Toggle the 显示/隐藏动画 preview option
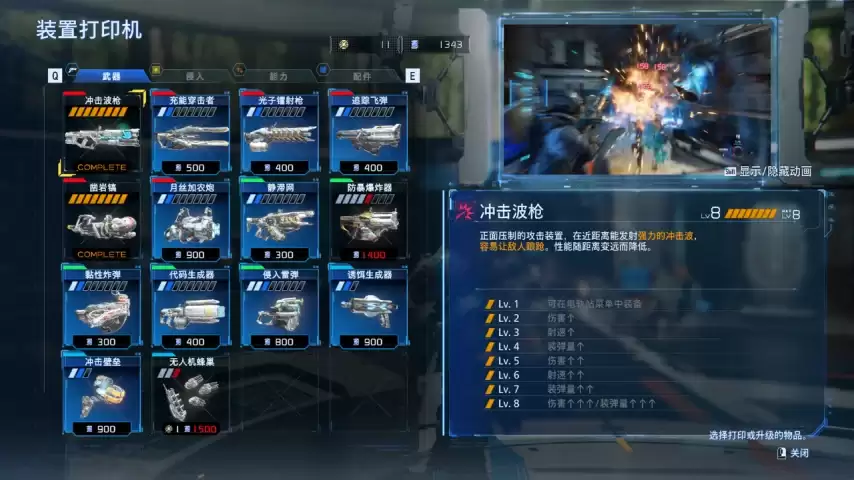This screenshot has width=854, height=480. (x=768, y=171)
